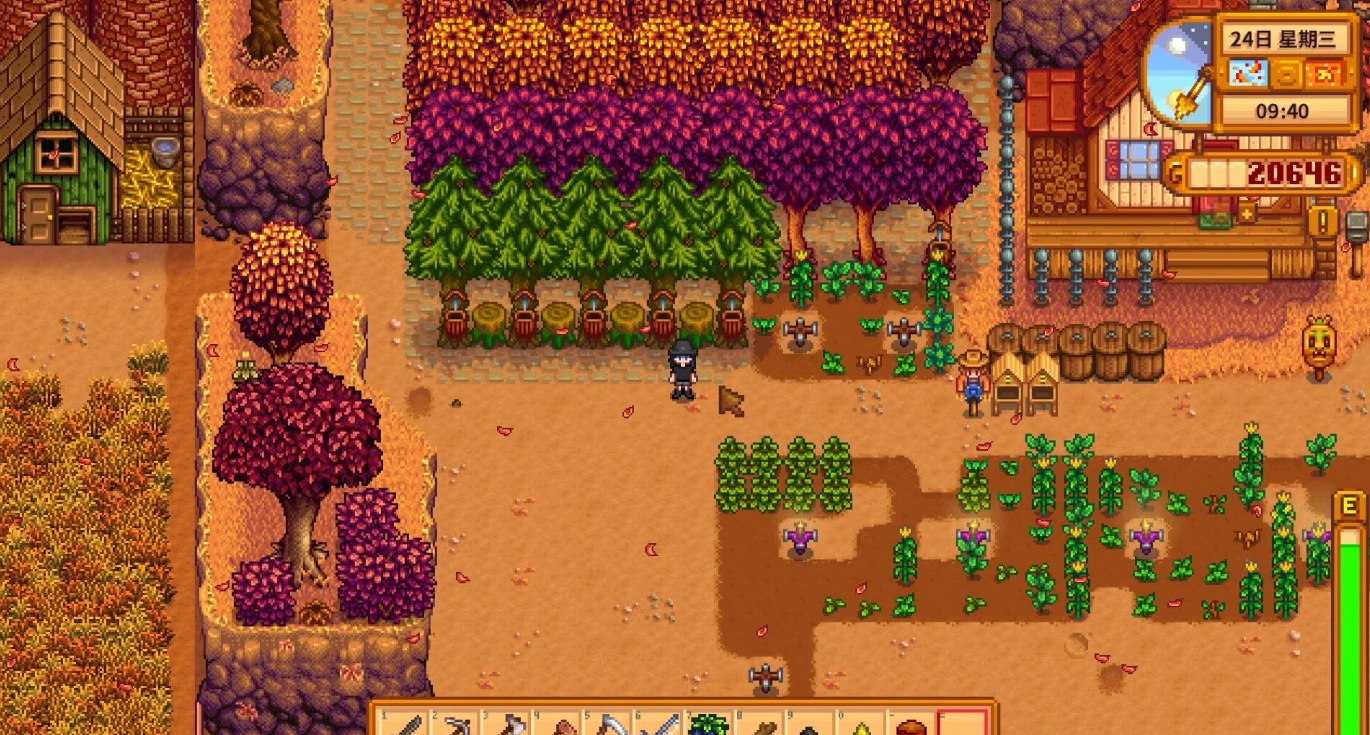Click the red-outlined empty hotbar slot
The width and height of the screenshot is (1370, 735).
pos(963,724)
